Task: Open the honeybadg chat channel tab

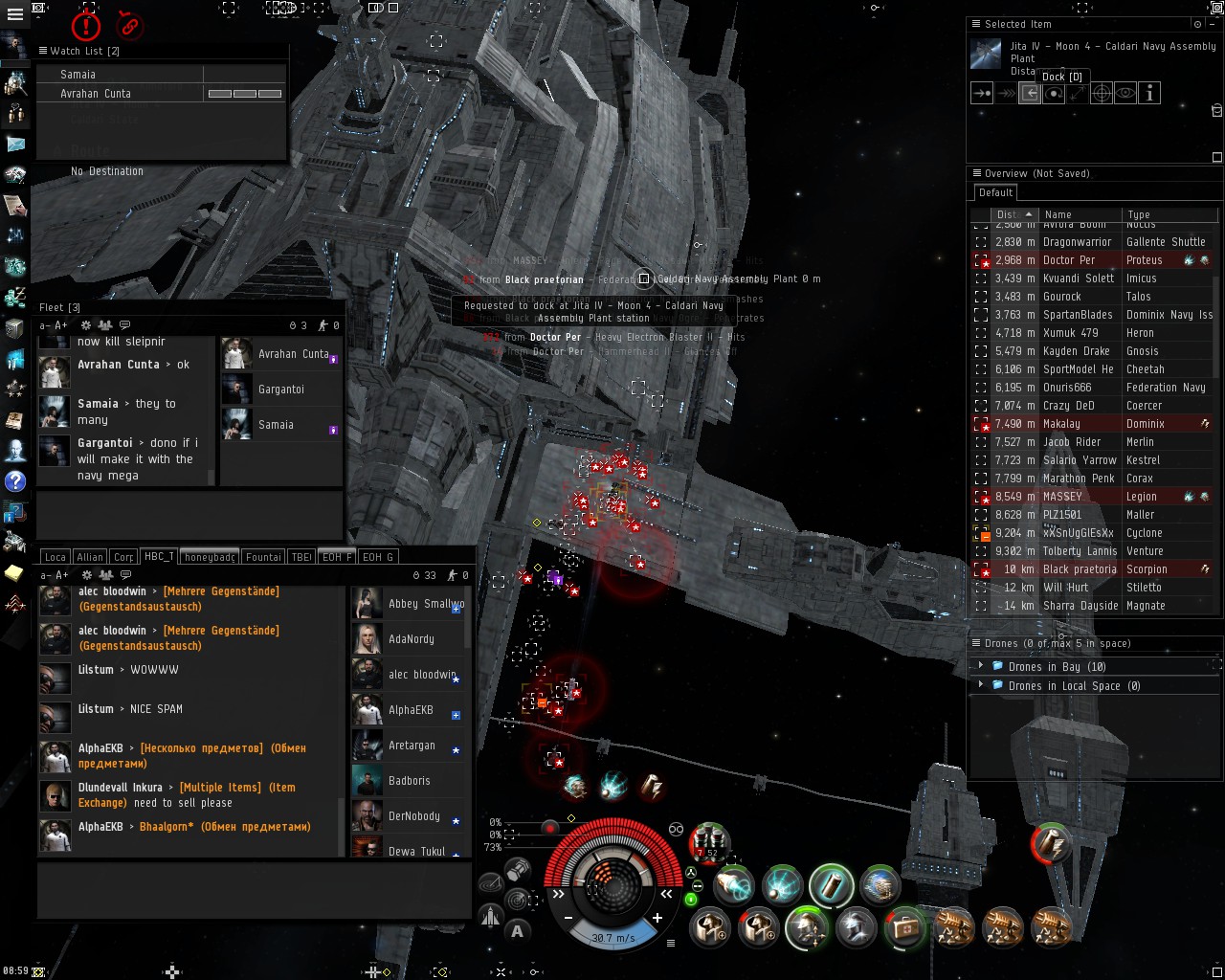Action: coord(210,557)
